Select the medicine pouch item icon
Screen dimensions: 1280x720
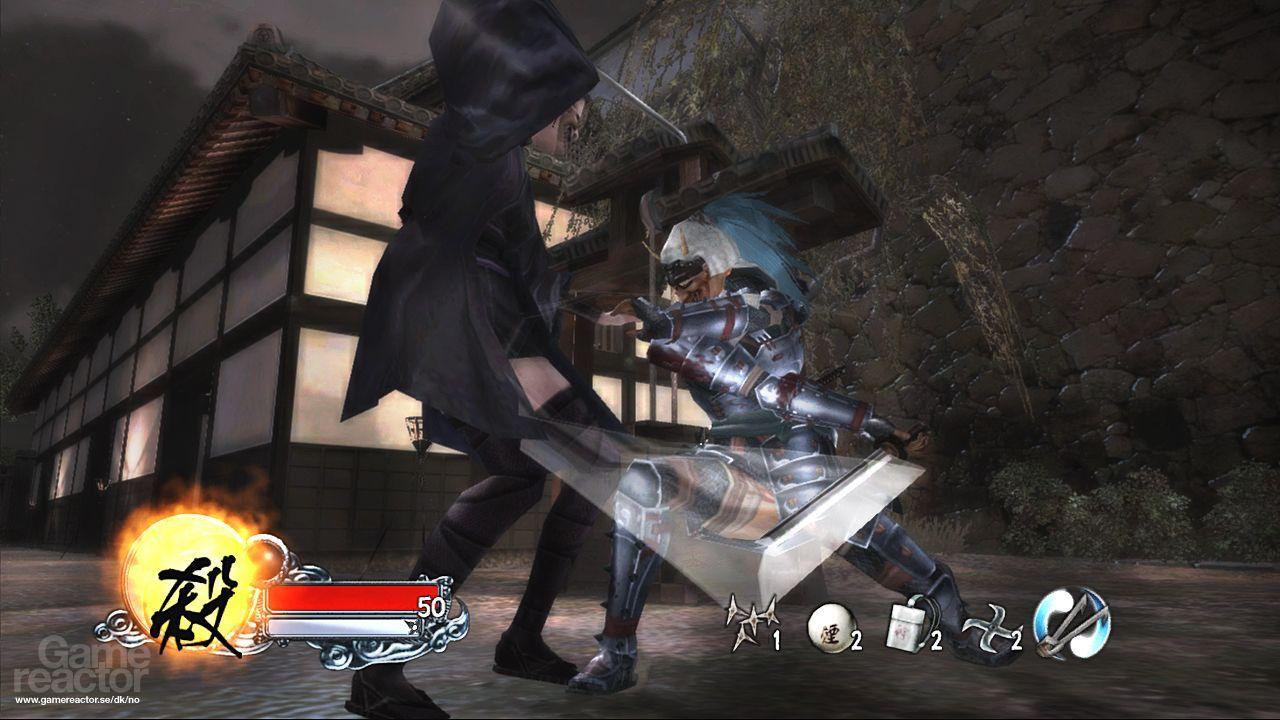point(905,625)
